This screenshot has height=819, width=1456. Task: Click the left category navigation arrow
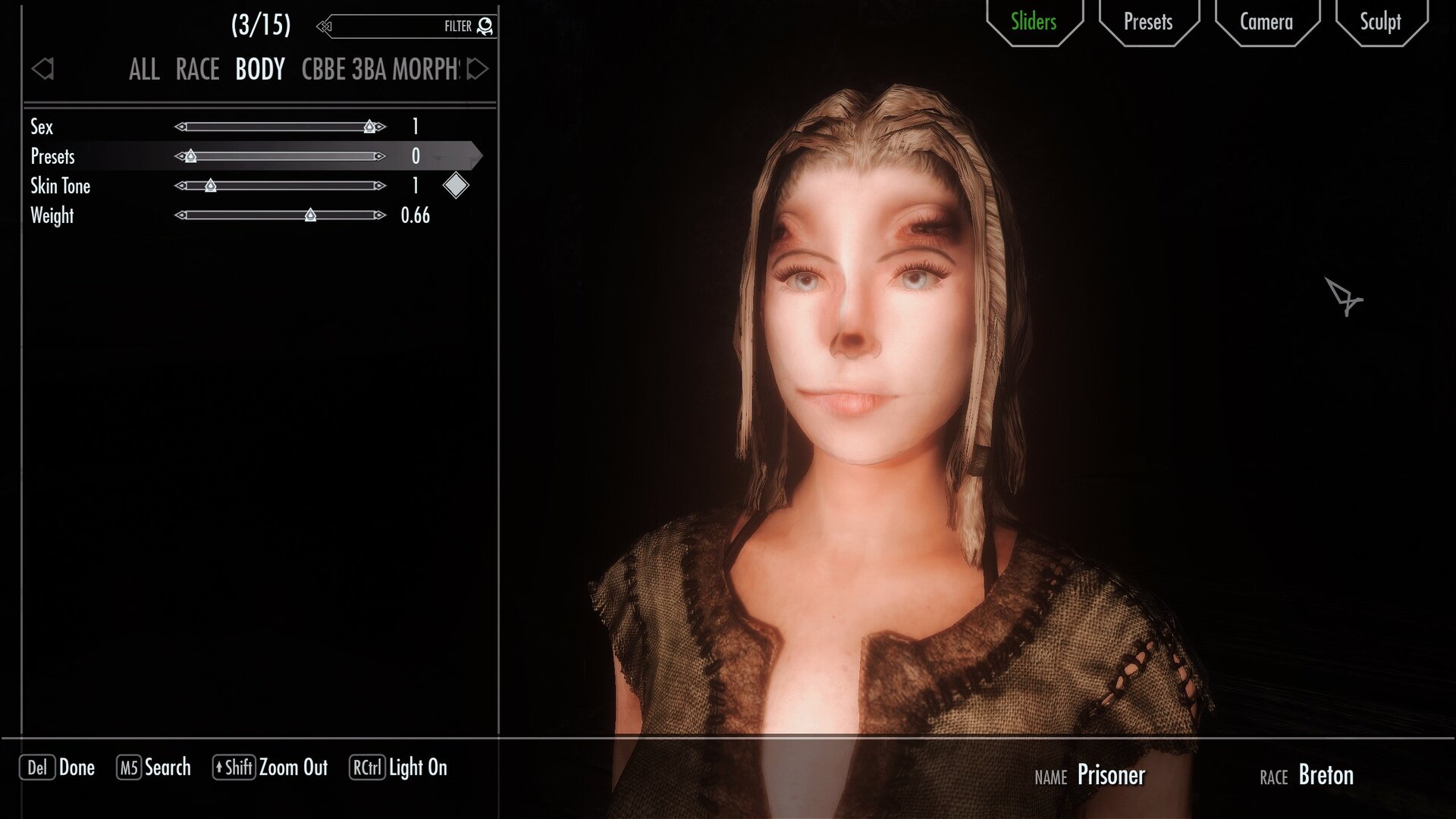pyautogui.click(x=43, y=69)
